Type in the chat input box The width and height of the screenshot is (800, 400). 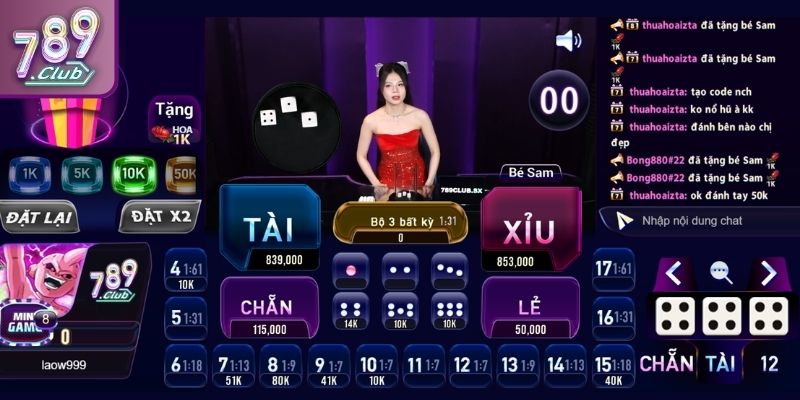click(x=710, y=220)
